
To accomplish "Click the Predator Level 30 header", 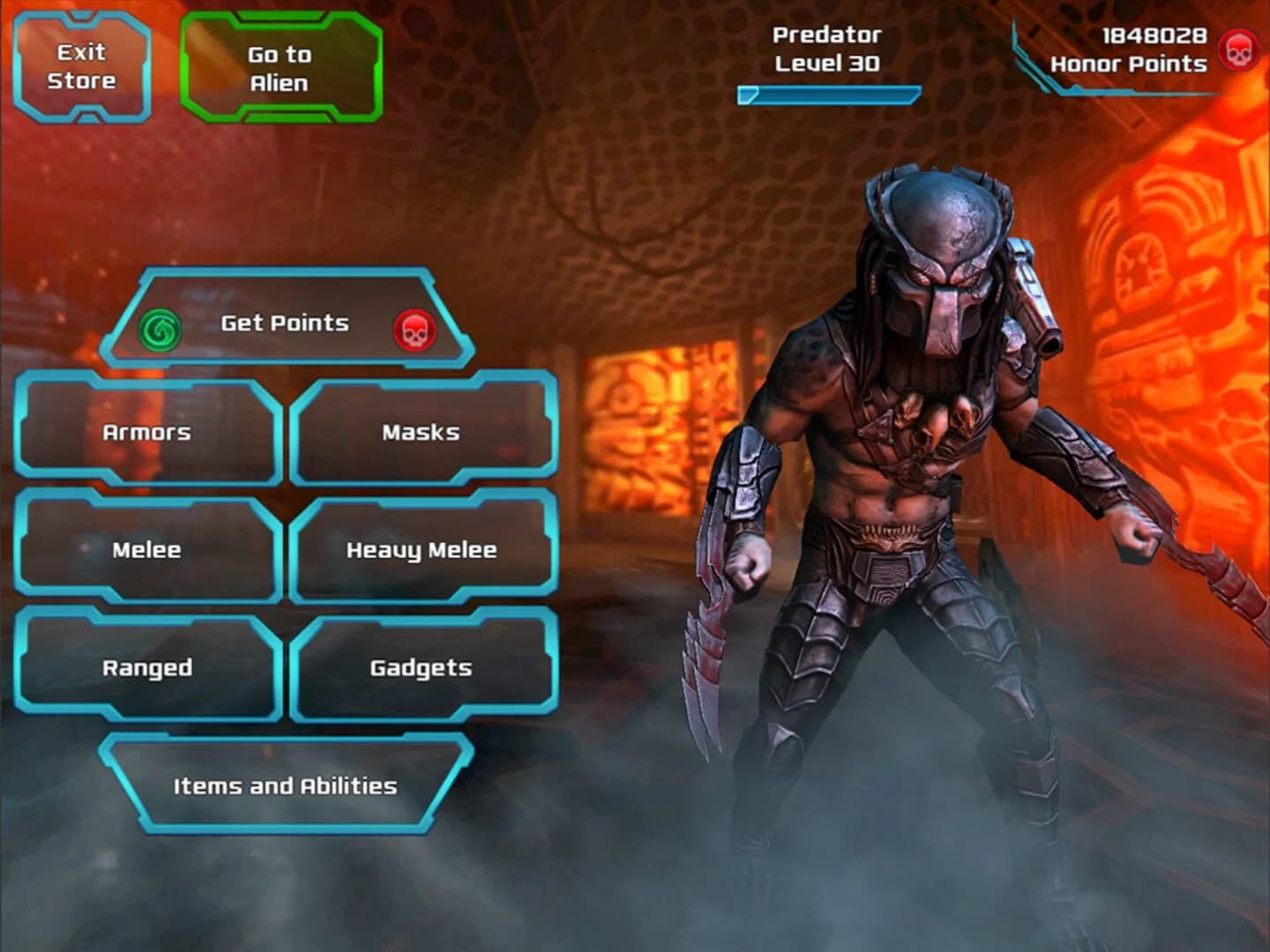I will point(825,48).
